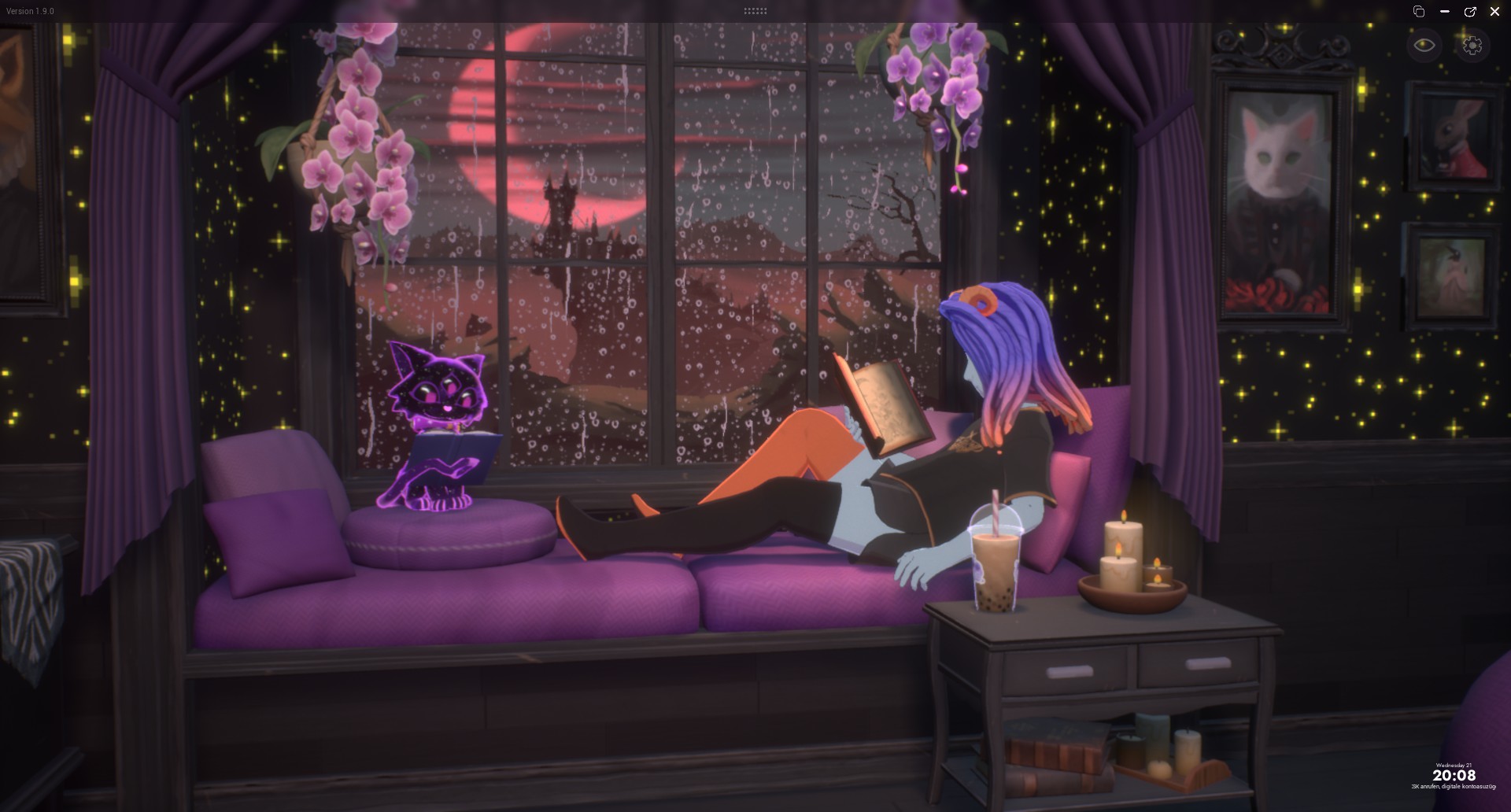Toggle interface visibility with the eye icon
Viewport: 1511px width, 812px height.
click(x=1424, y=45)
